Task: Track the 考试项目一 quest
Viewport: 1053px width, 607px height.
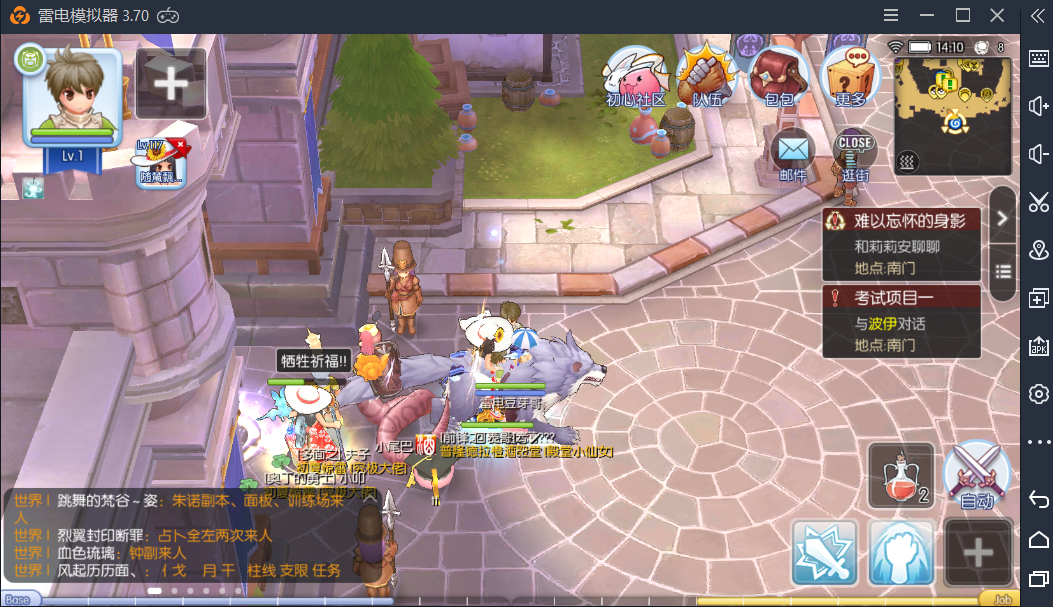Action: tap(901, 321)
